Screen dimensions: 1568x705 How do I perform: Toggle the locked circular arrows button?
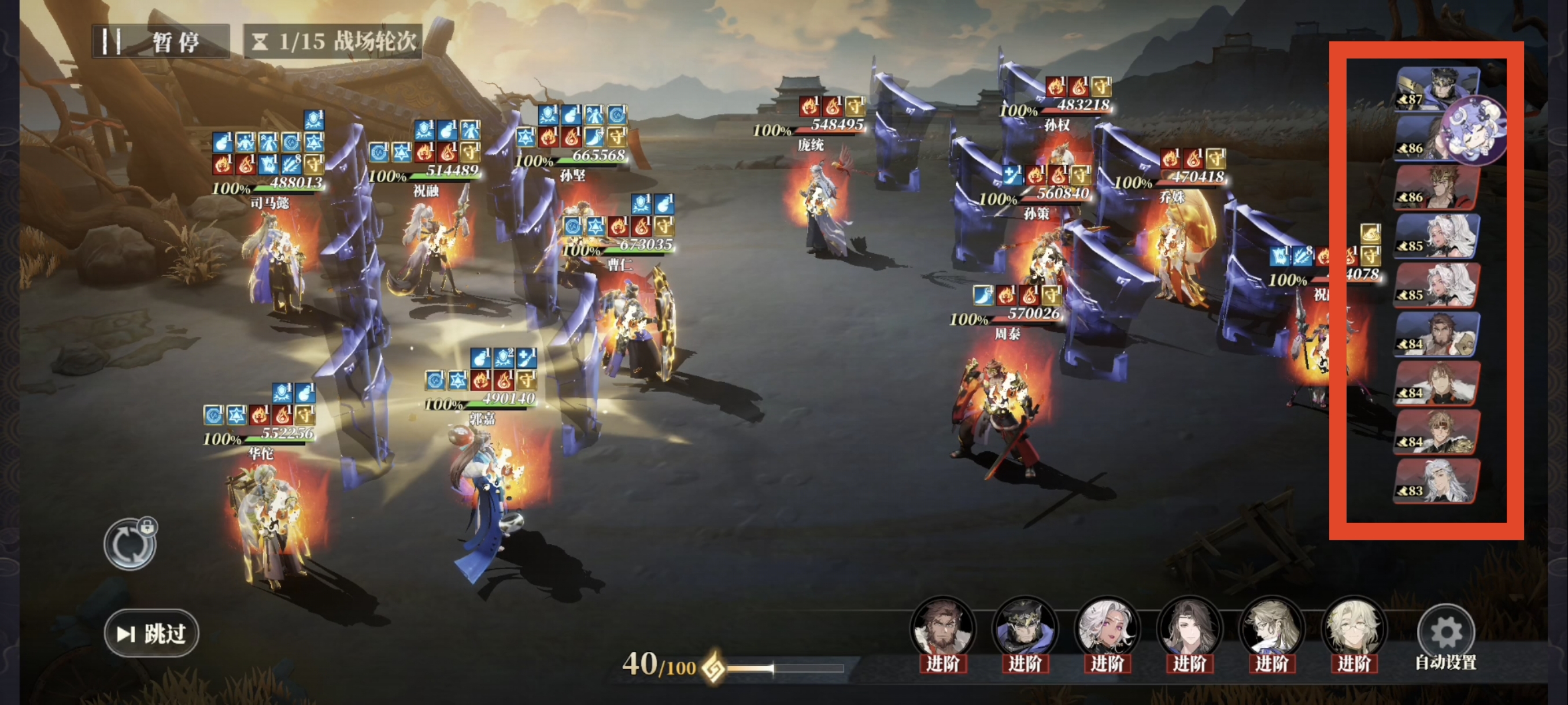pos(130,544)
